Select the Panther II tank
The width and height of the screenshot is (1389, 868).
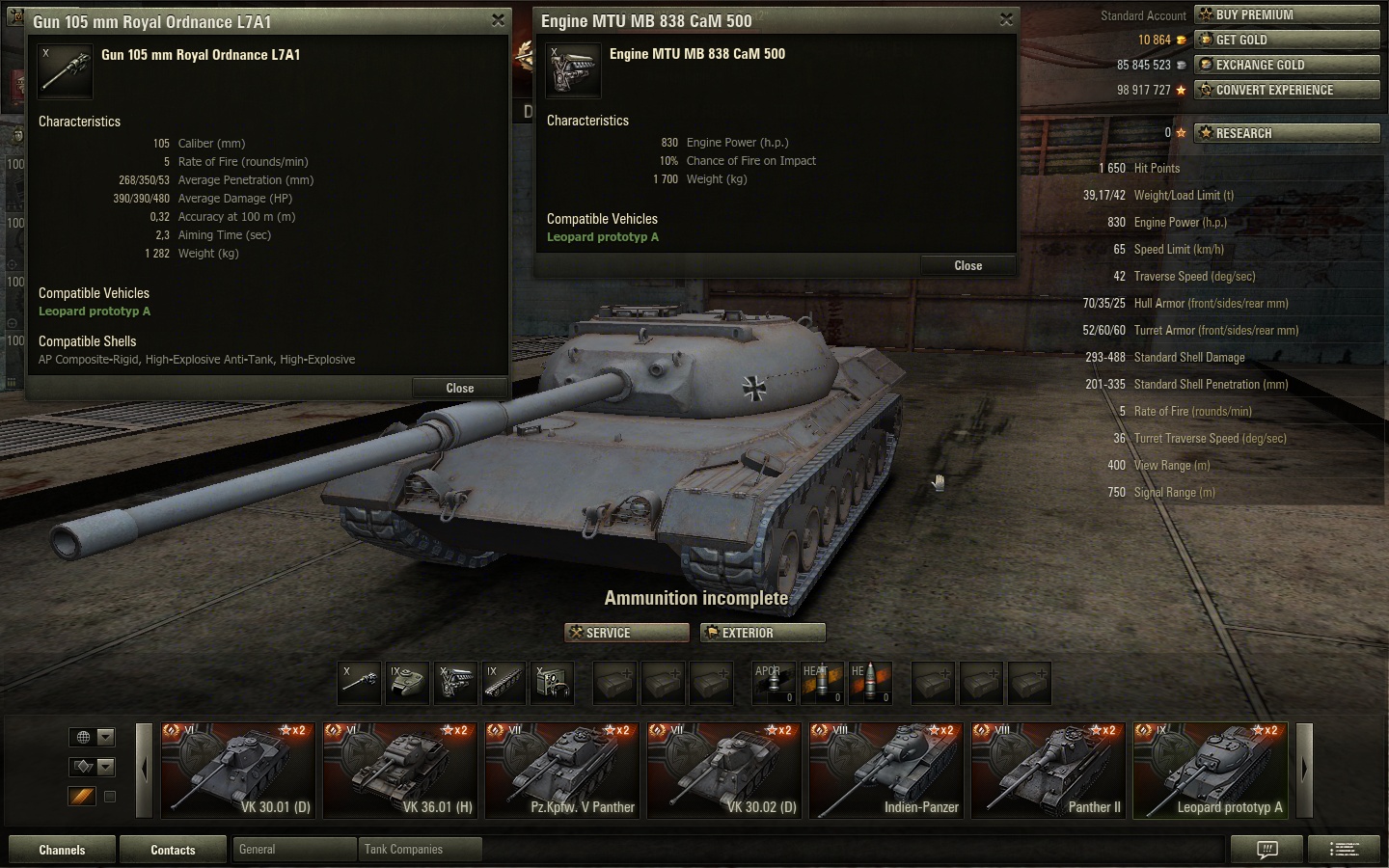tap(1048, 771)
